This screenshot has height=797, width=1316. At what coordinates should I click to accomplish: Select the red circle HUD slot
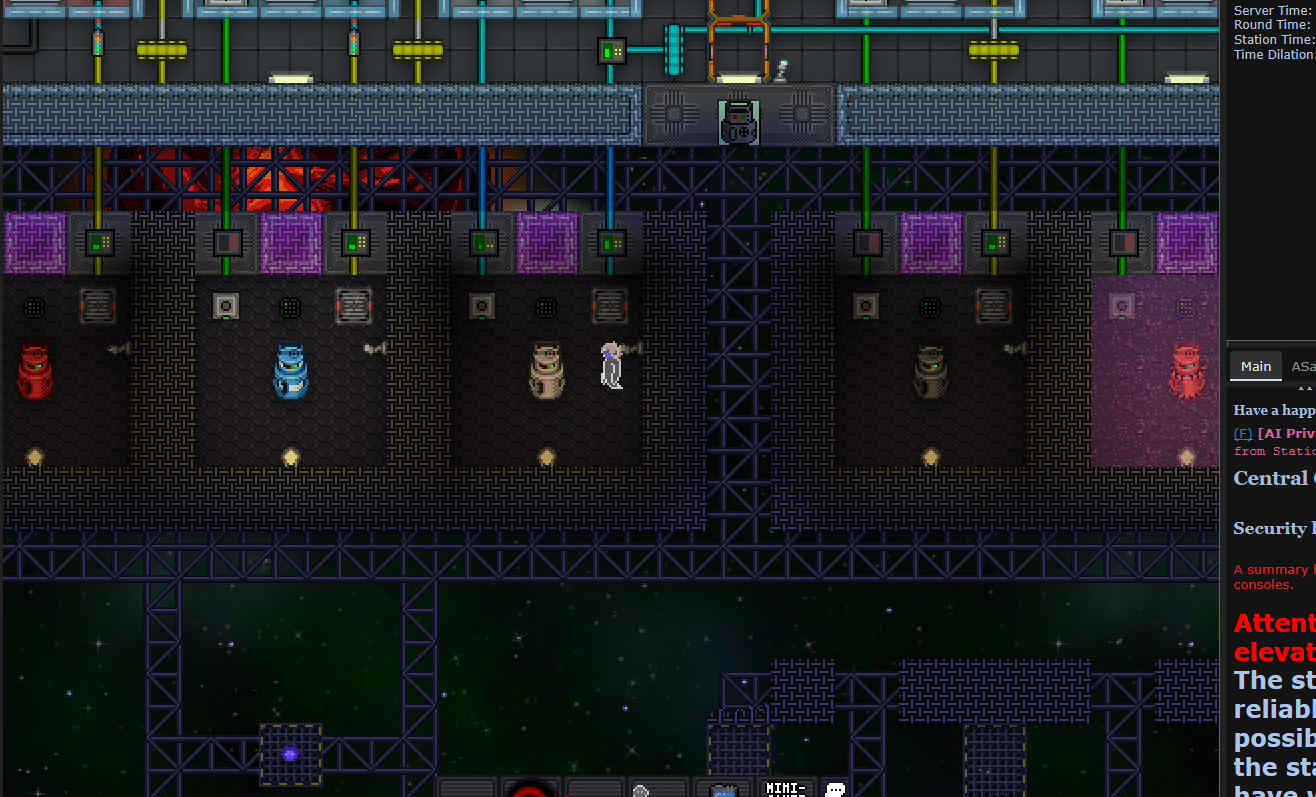(530, 789)
